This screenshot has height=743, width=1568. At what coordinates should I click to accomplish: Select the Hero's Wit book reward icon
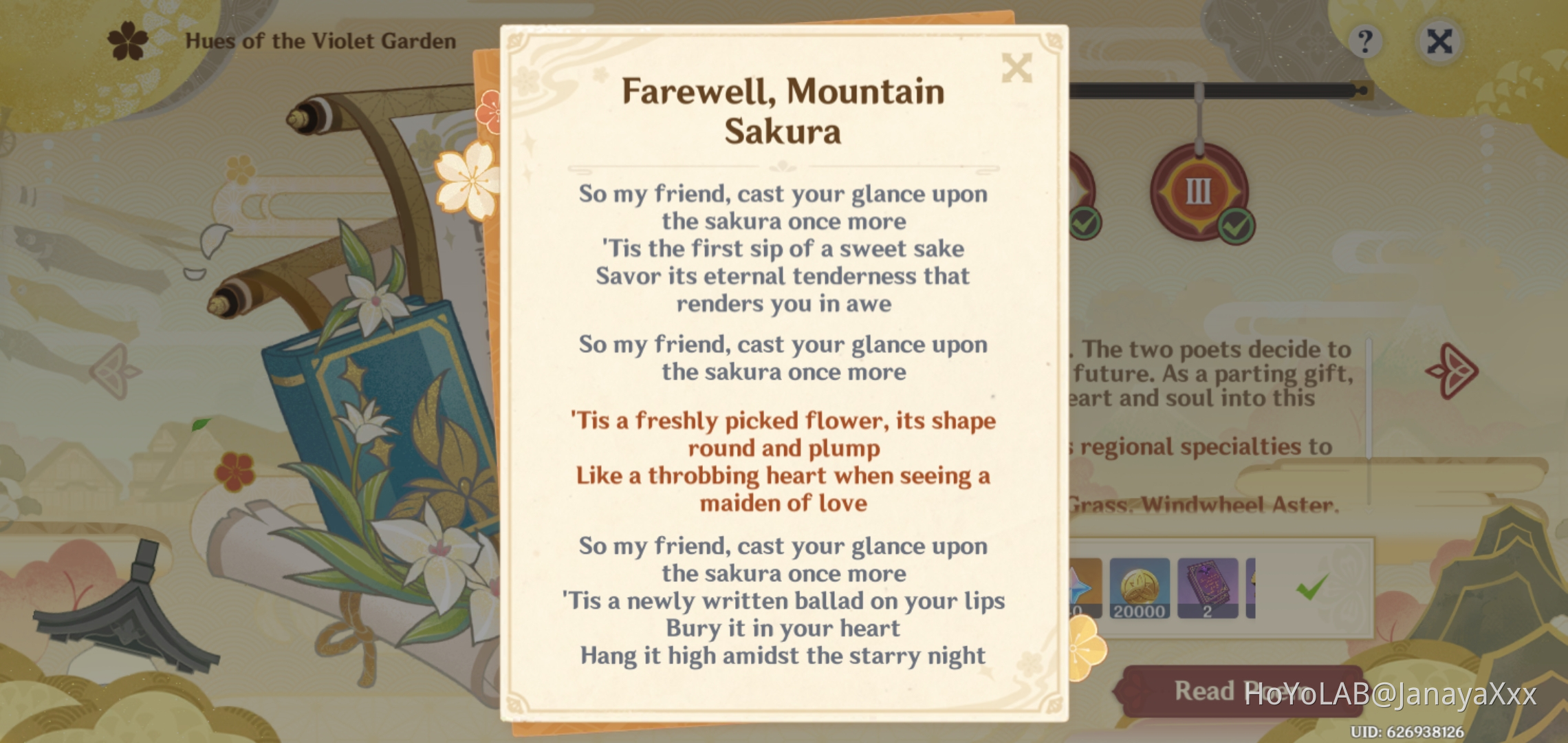[x=1208, y=585]
